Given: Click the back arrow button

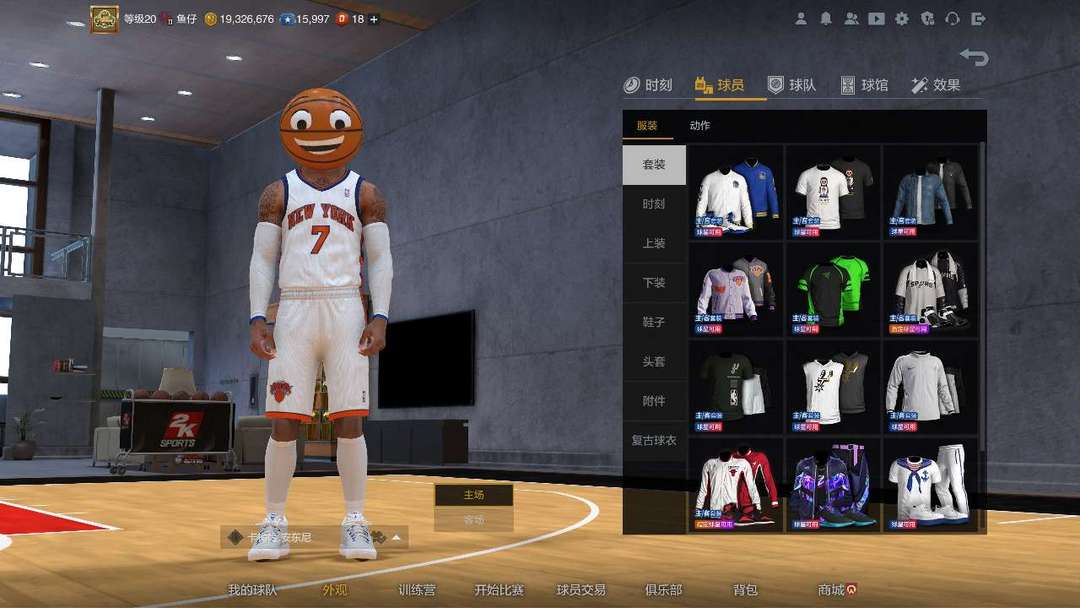Looking at the screenshot, I should [973, 57].
